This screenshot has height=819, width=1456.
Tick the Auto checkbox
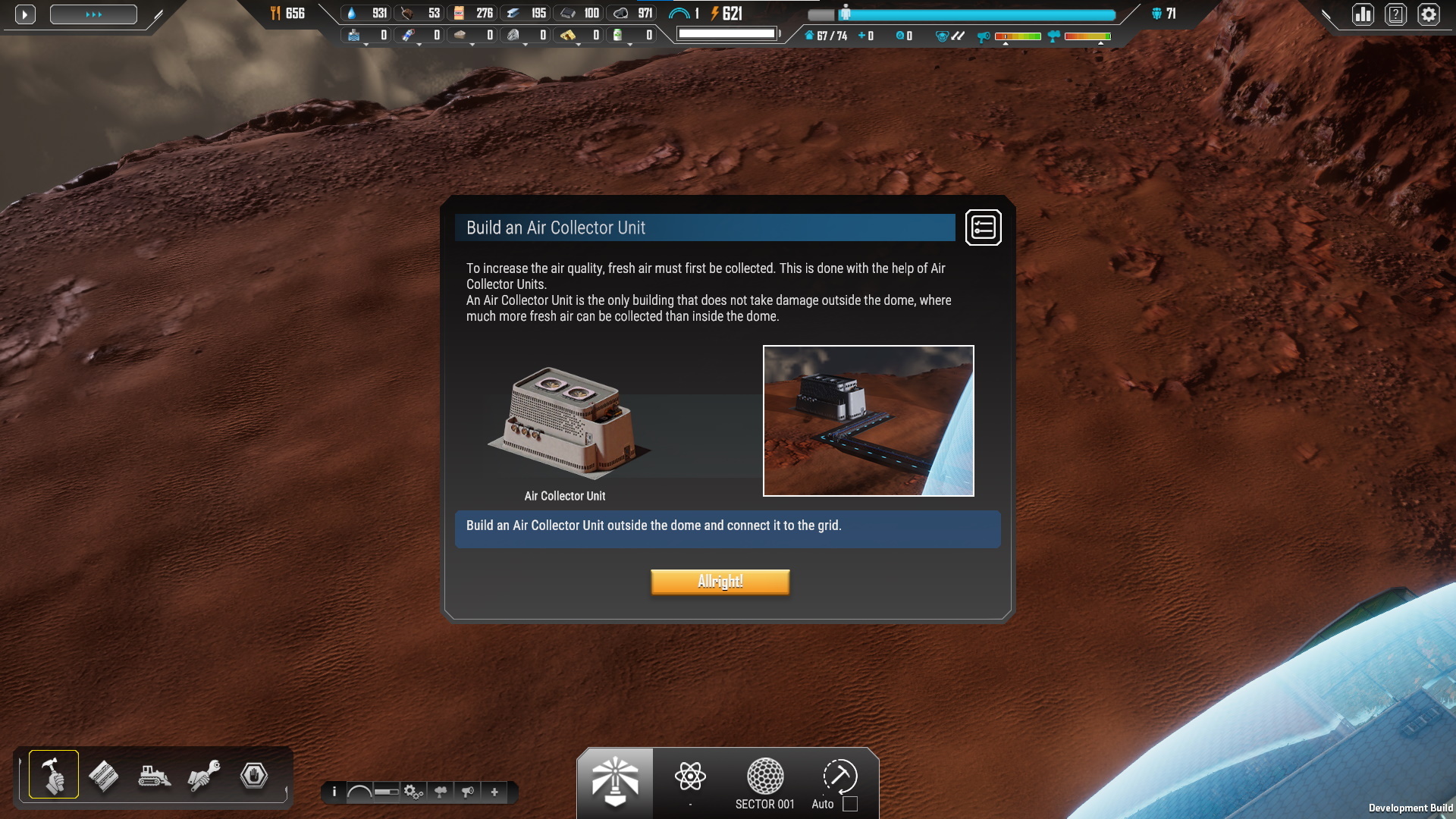click(x=850, y=804)
